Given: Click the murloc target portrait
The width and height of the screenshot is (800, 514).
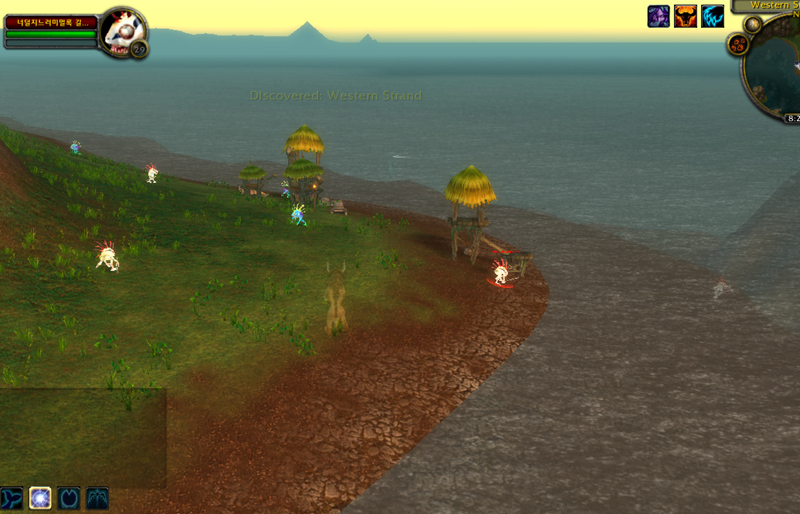Looking at the screenshot, I should tap(123, 31).
